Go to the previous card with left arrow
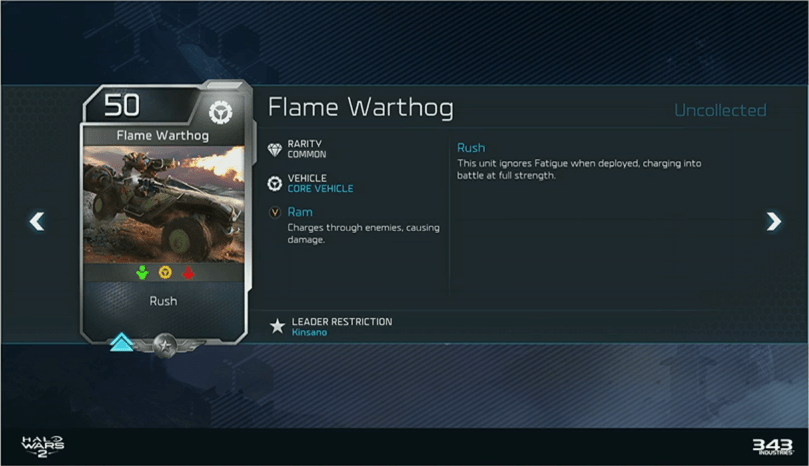Viewport: 809px width, 466px height. coord(37,221)
